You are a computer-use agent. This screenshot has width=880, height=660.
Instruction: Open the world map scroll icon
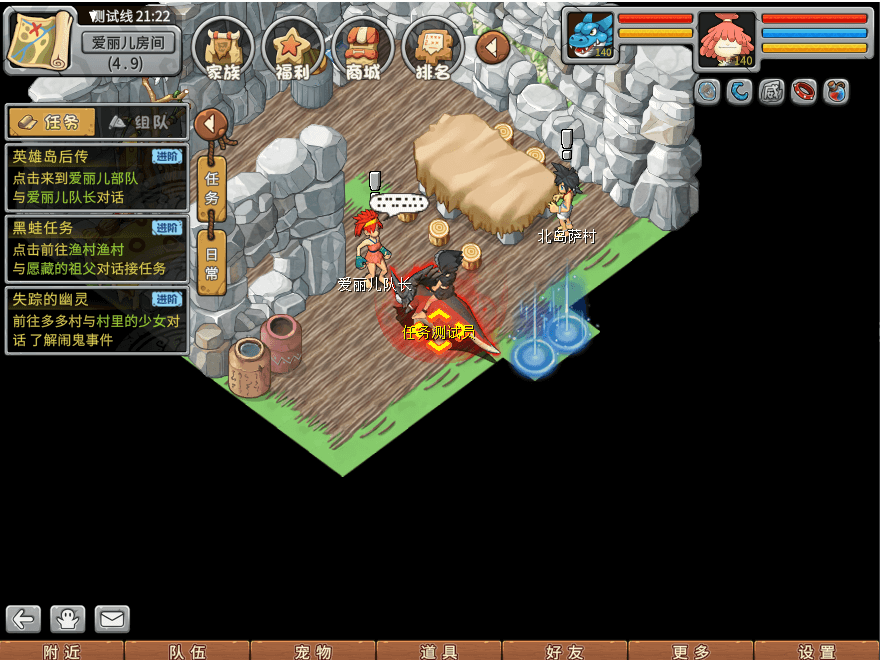(40, 39)
